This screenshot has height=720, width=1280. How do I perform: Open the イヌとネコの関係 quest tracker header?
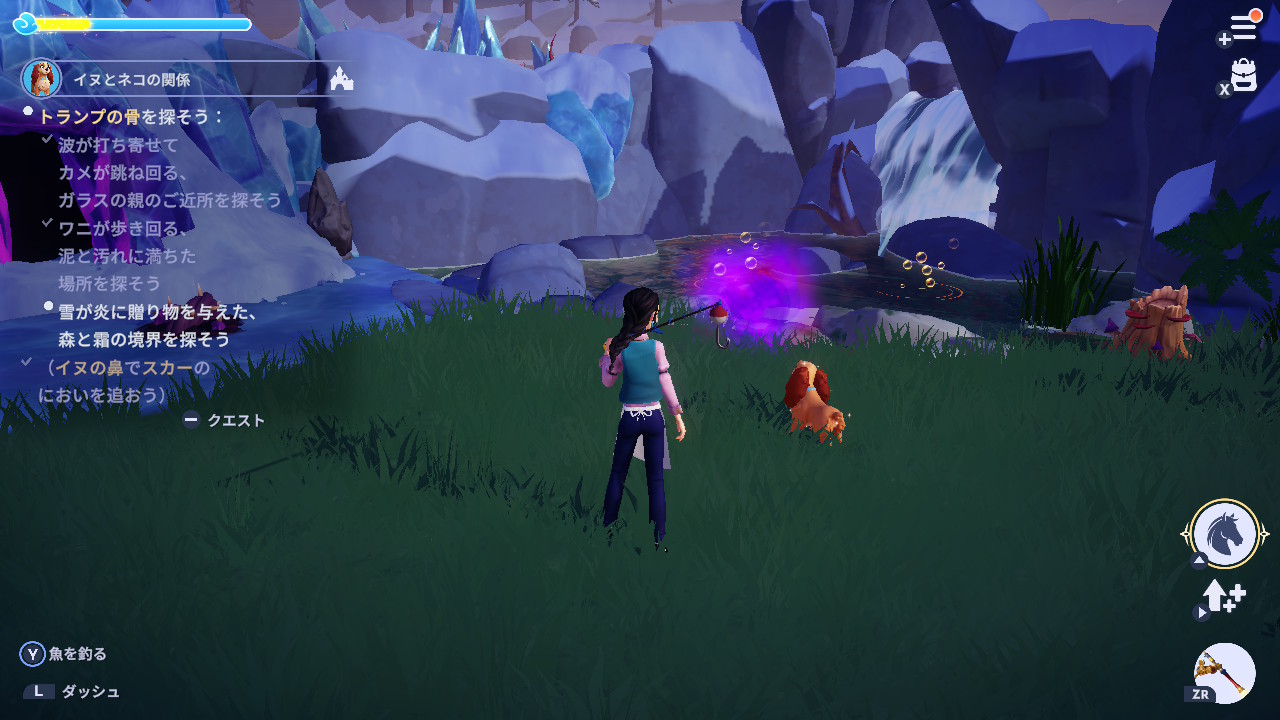pos(131,79)
